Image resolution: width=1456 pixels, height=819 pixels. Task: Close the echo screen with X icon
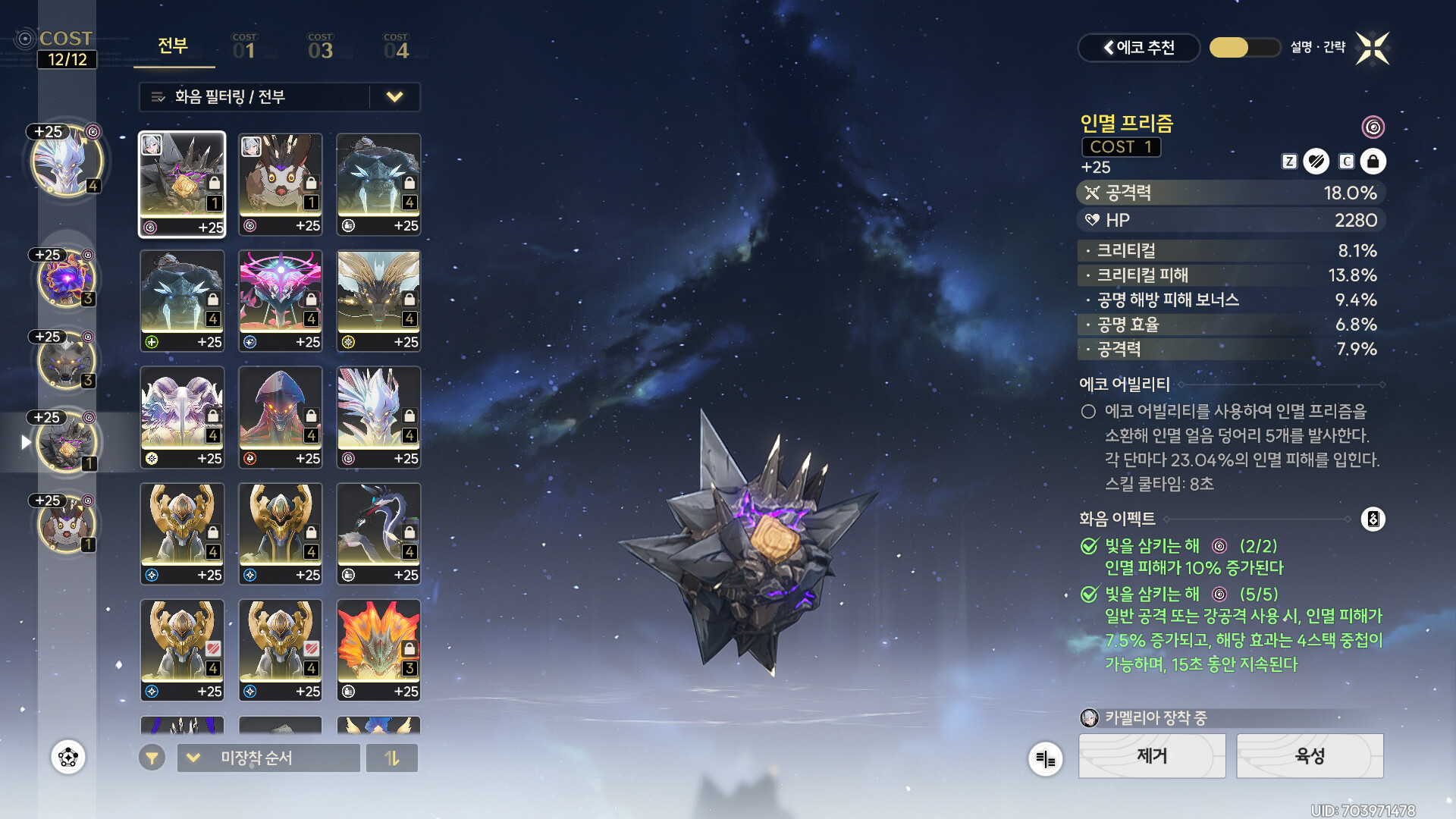(x=1373, y=49)
